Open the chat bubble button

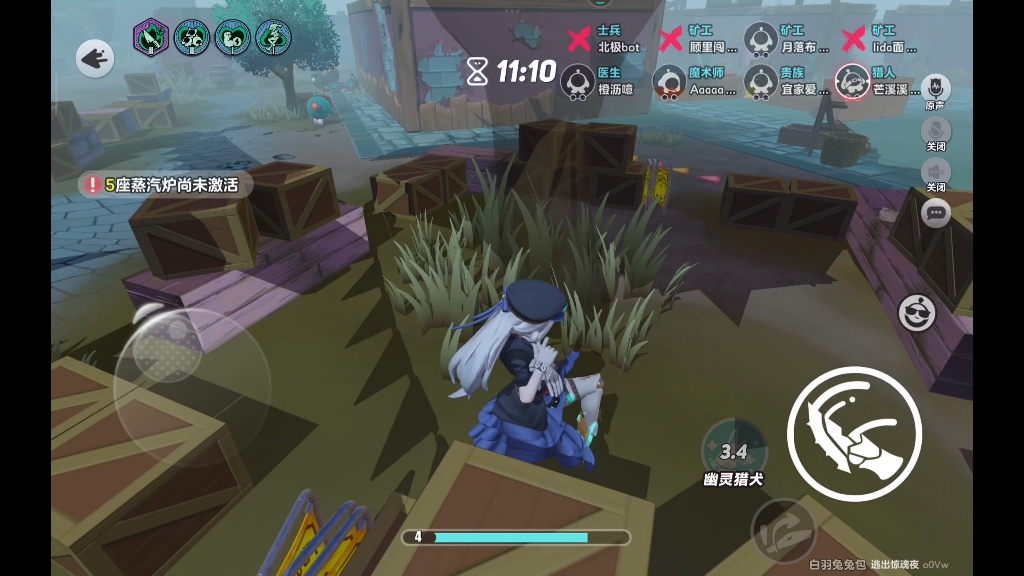click(x=935, y=212)
